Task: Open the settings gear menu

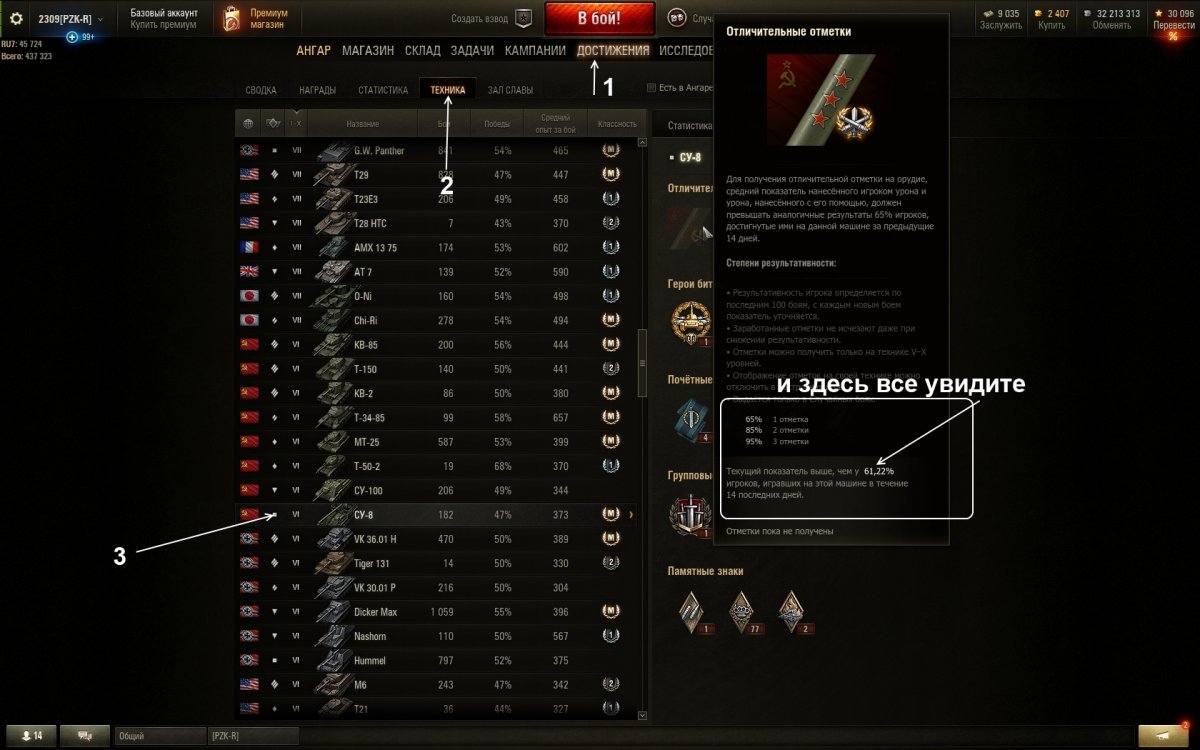Action: [x=16, y=19]
